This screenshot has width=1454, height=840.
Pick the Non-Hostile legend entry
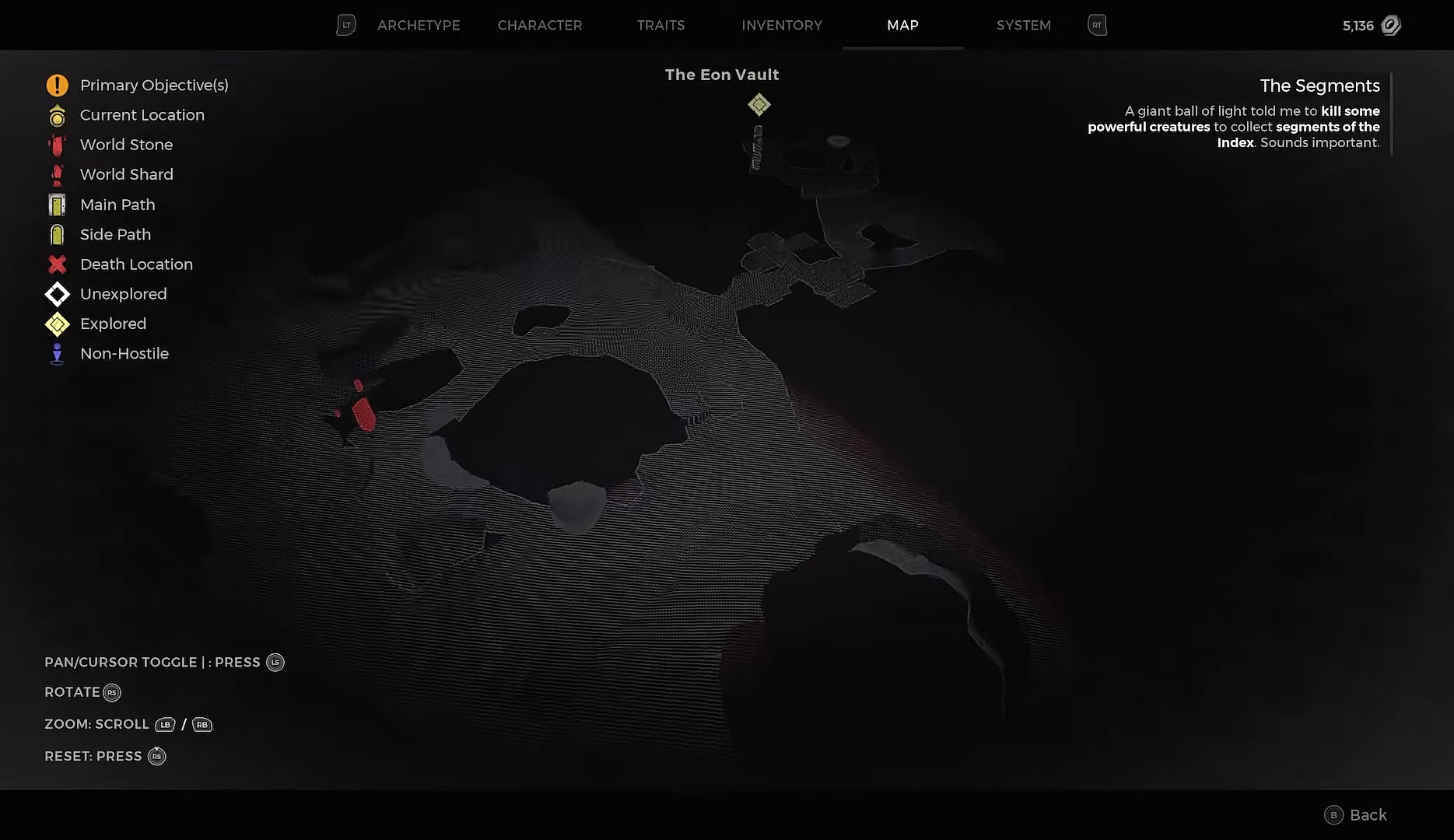(x=124, y=354)
